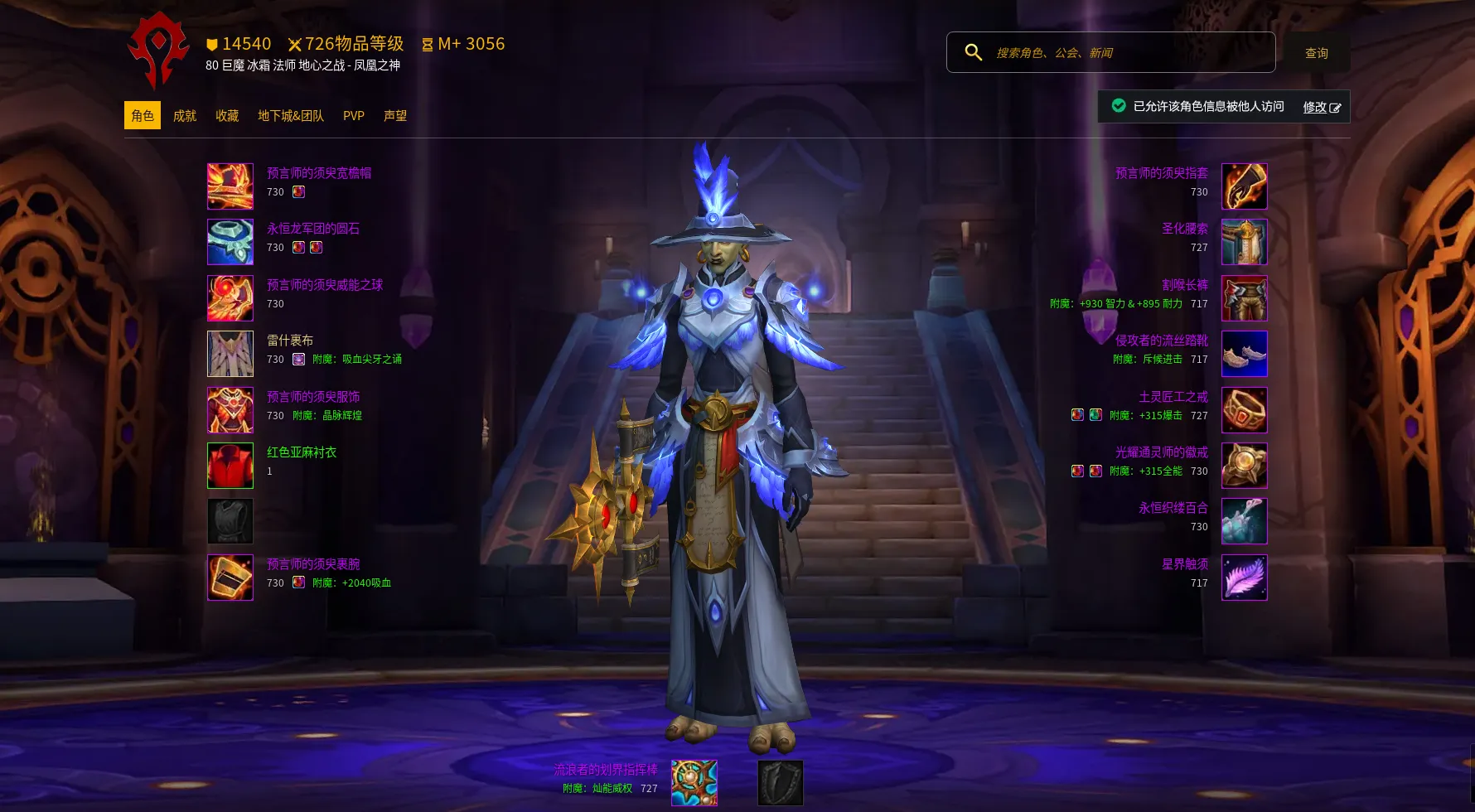Select the 永恒龙军团的圆石 necklace icon
The height and width of the screenshot is (812, 1475).
pos(230,242)
